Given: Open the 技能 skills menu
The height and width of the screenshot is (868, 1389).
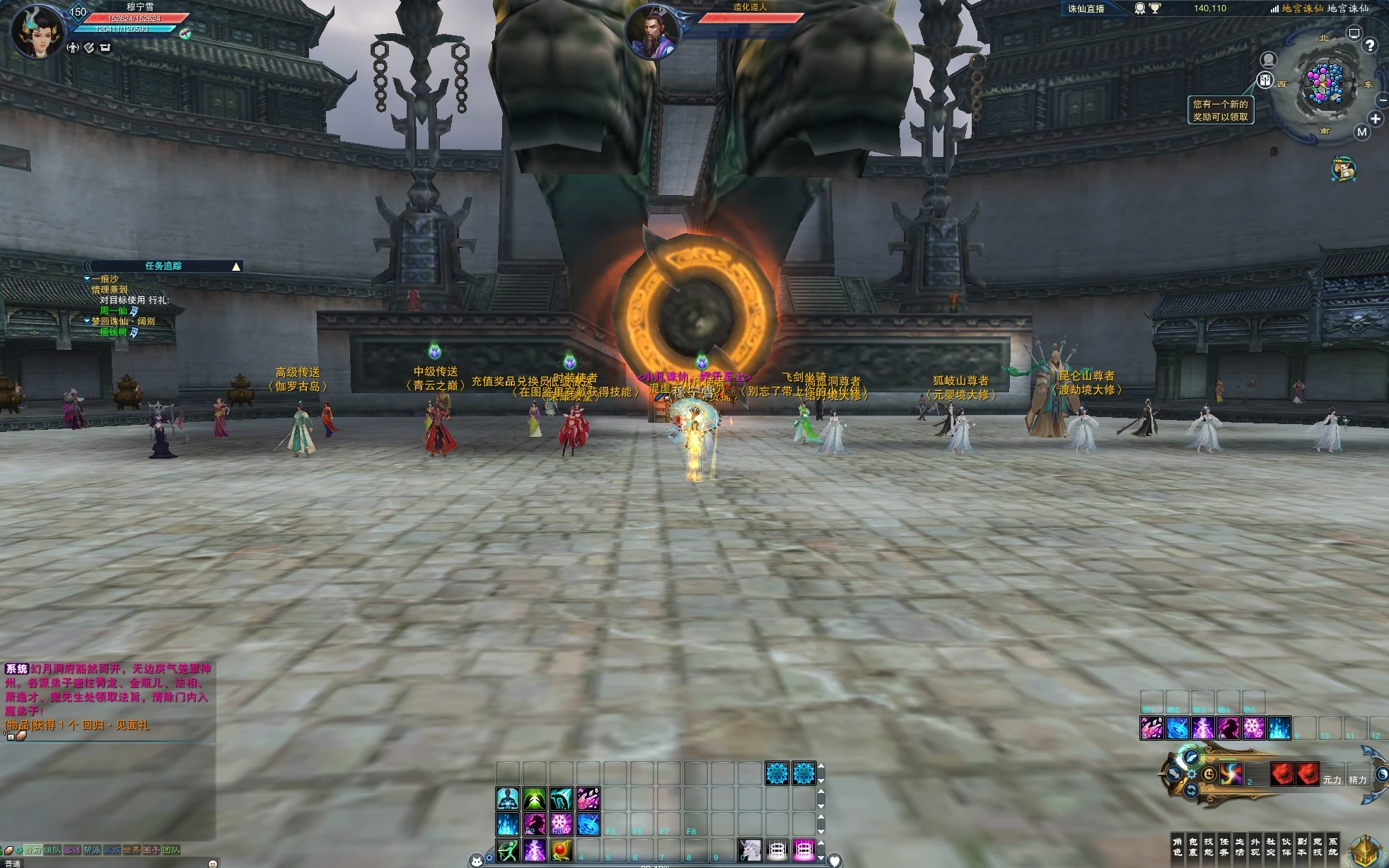Looking at the screenshot, I should pos(1208,846).
